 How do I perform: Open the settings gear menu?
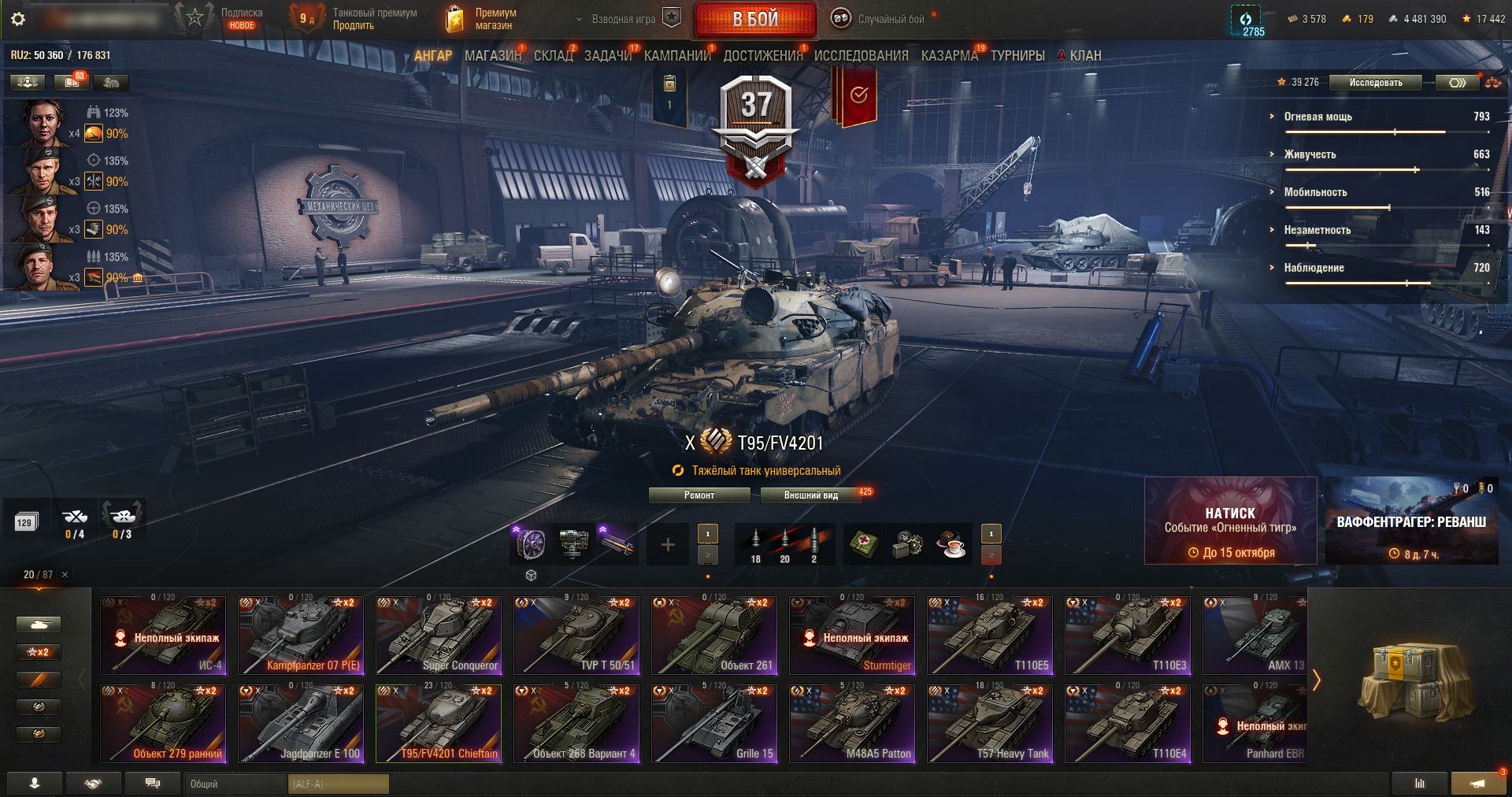18,19
